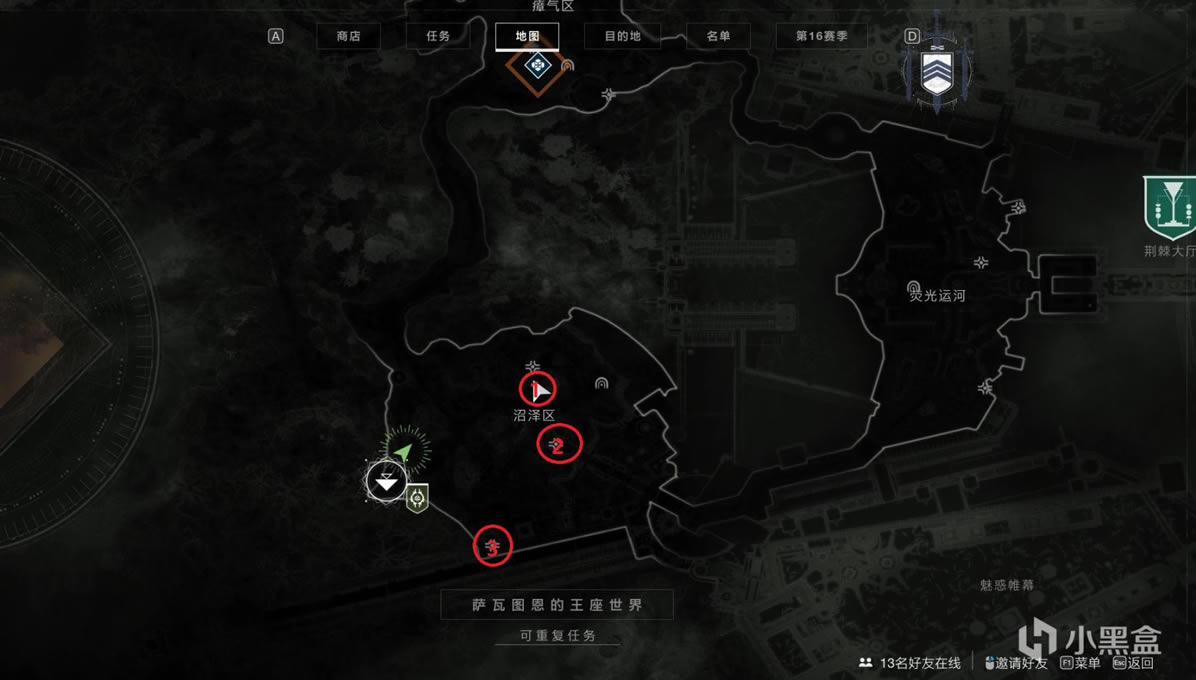This screenshot has width=1196, height=680.
Task: Open the 13名好友在线 friends list
Action: tap(910, 663)
